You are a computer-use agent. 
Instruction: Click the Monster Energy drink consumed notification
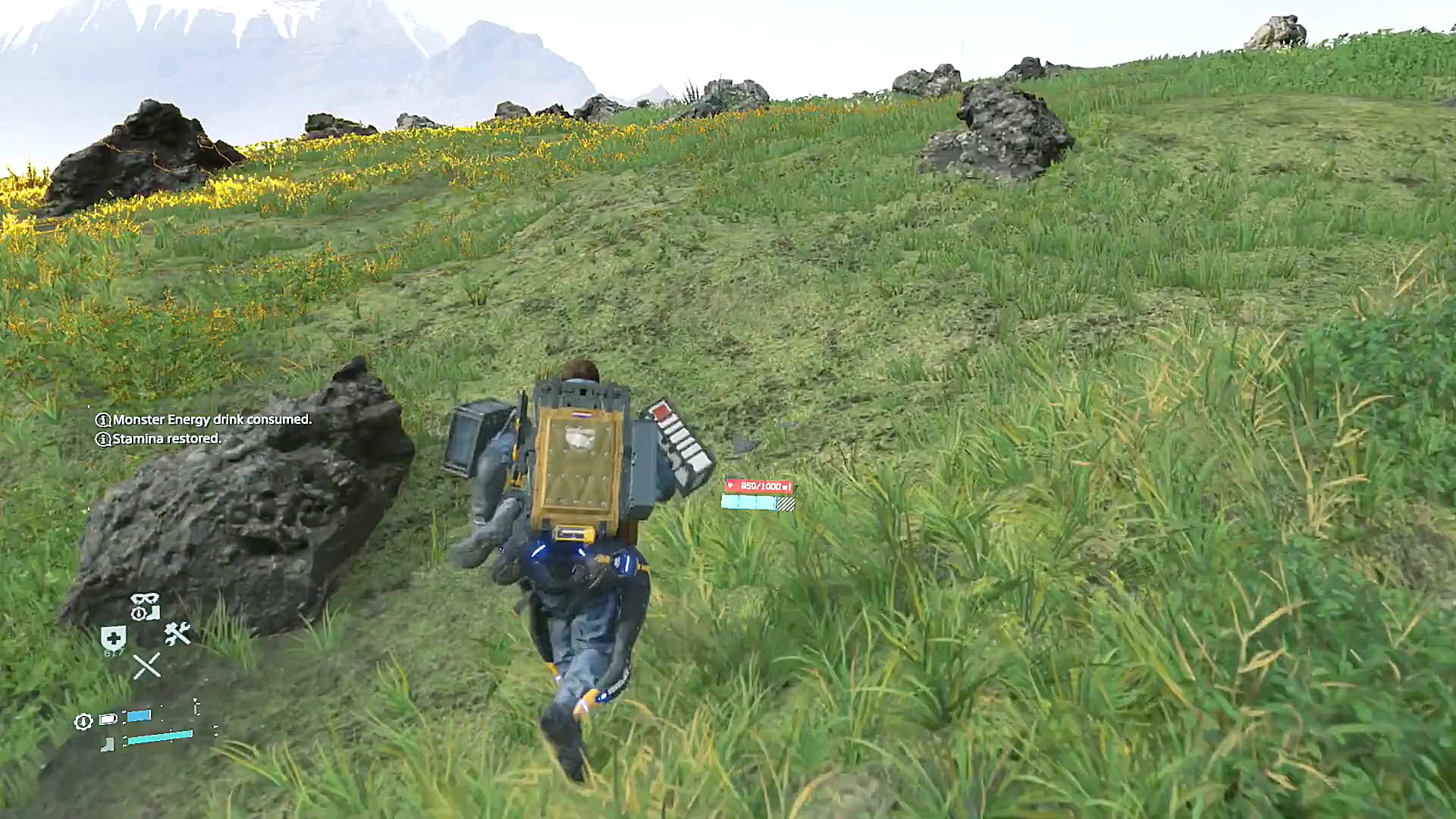click(211, 419)
